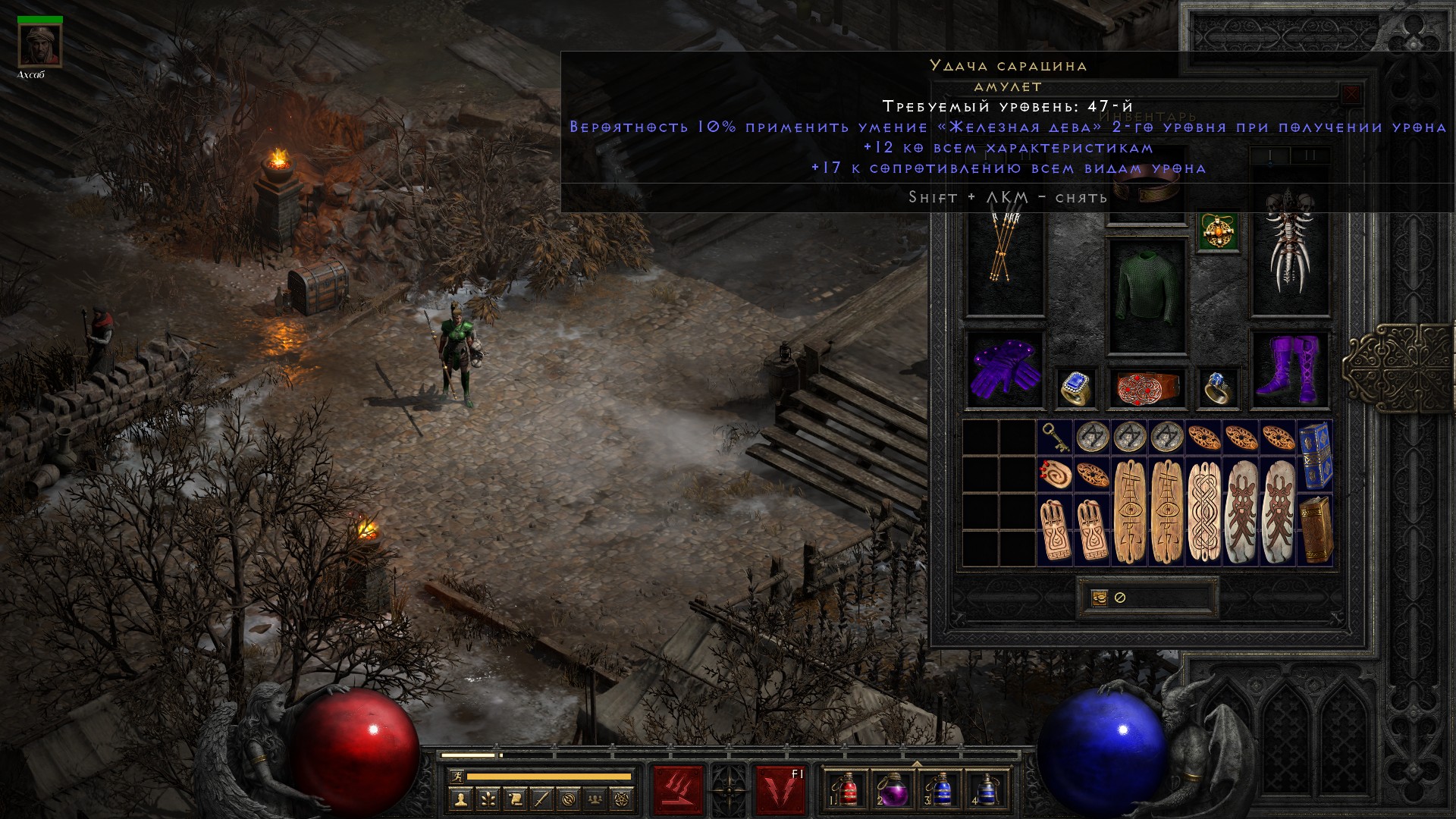Viewport: 1456px width, 819px height.
Task: Choose the right-click skill marked F1
Action: [x=780, y=790]
